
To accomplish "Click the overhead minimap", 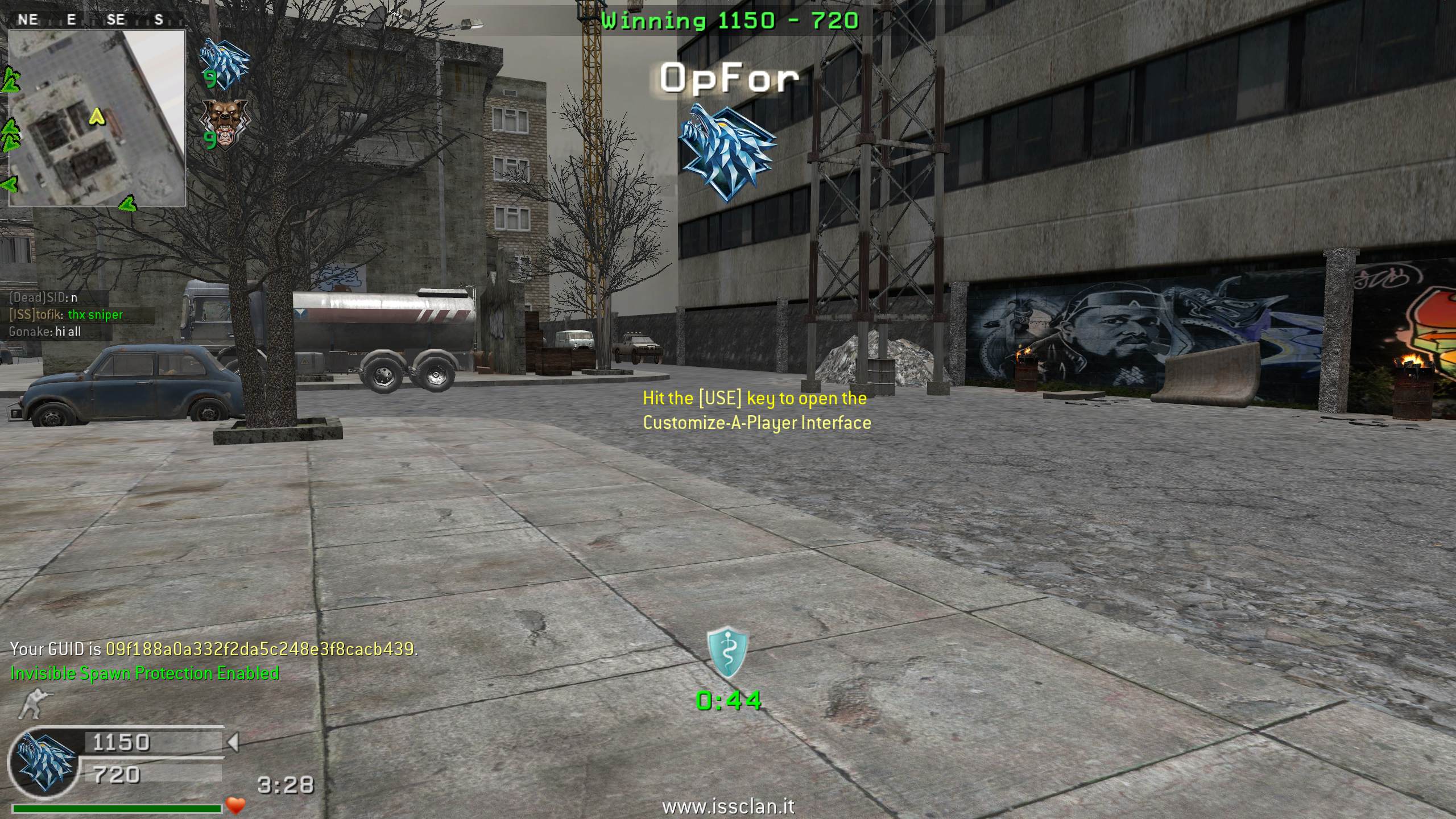I will pos(97,117).
